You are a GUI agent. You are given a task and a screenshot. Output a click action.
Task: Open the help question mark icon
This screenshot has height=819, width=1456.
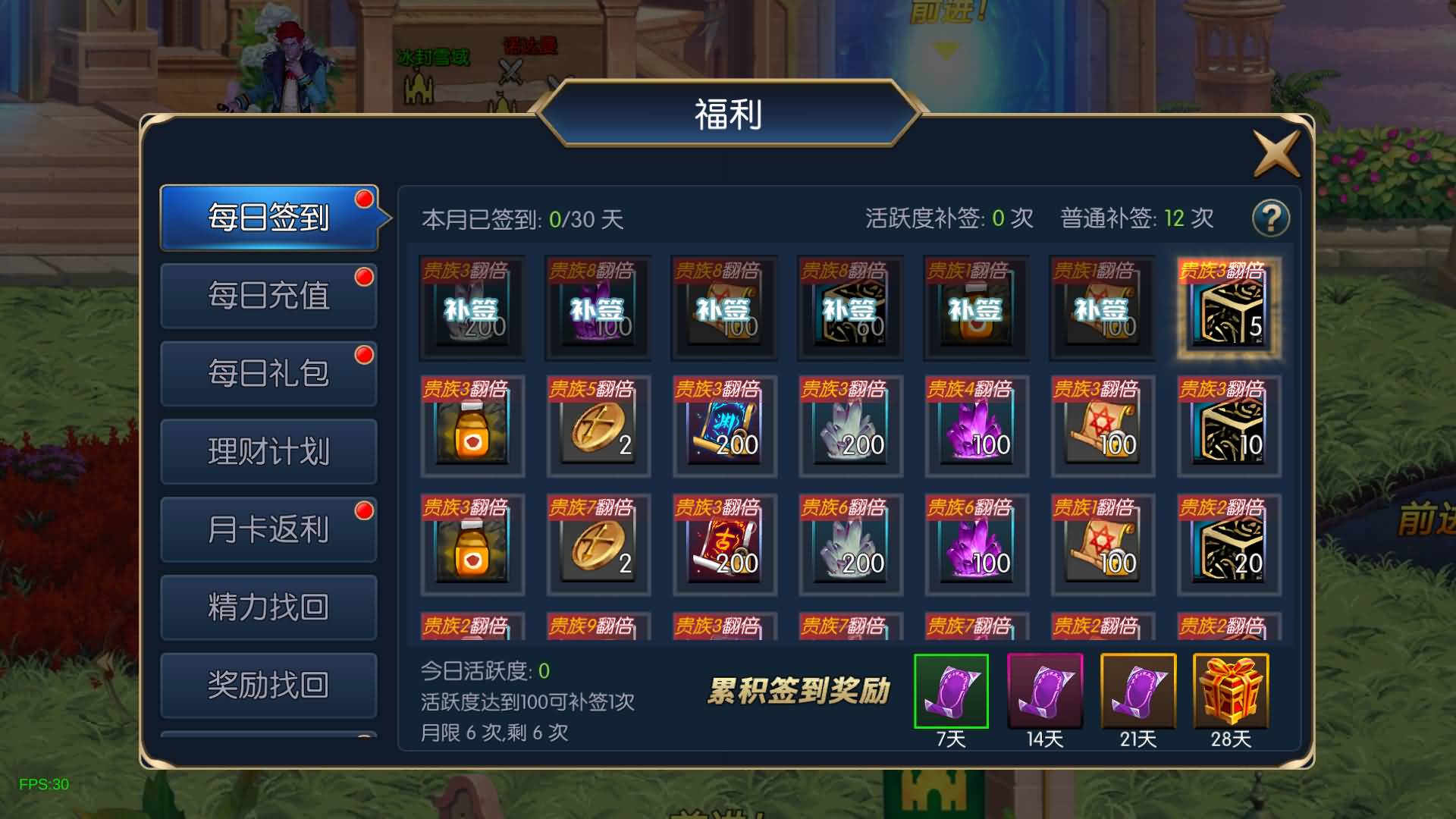pos(1271,218)
